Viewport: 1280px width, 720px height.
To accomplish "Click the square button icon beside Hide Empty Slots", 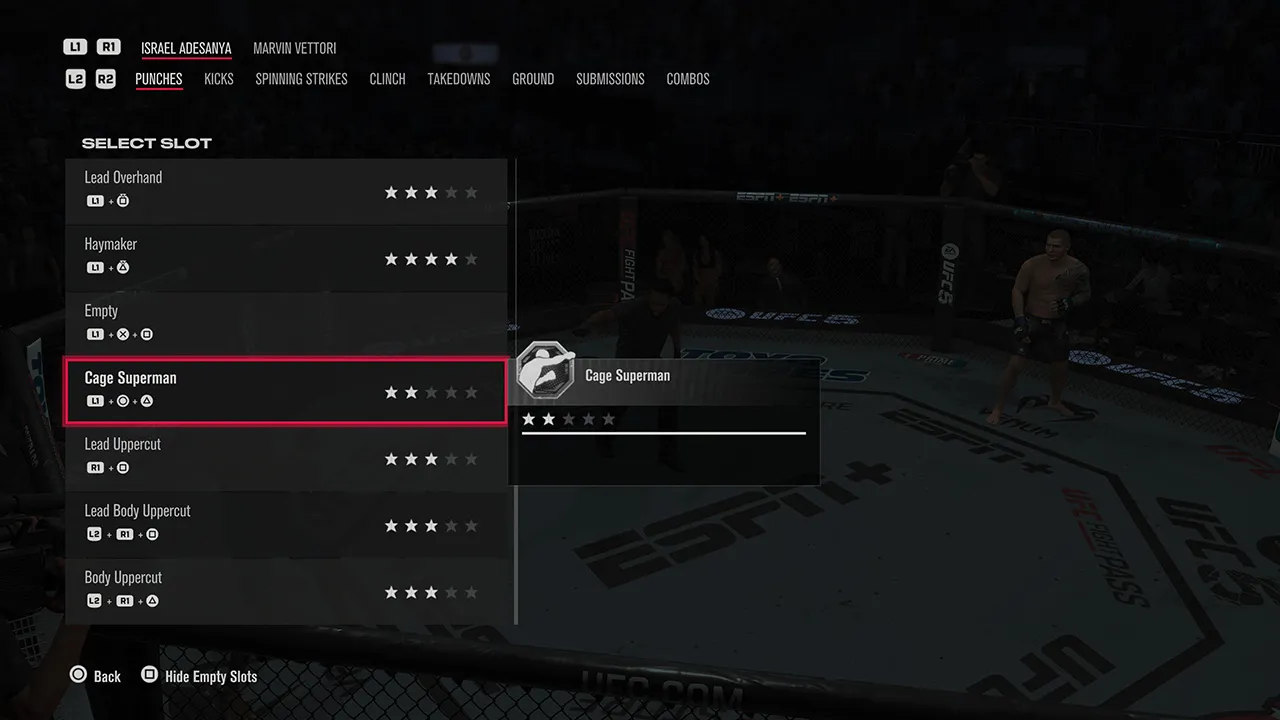I will (x=150, y=675).
